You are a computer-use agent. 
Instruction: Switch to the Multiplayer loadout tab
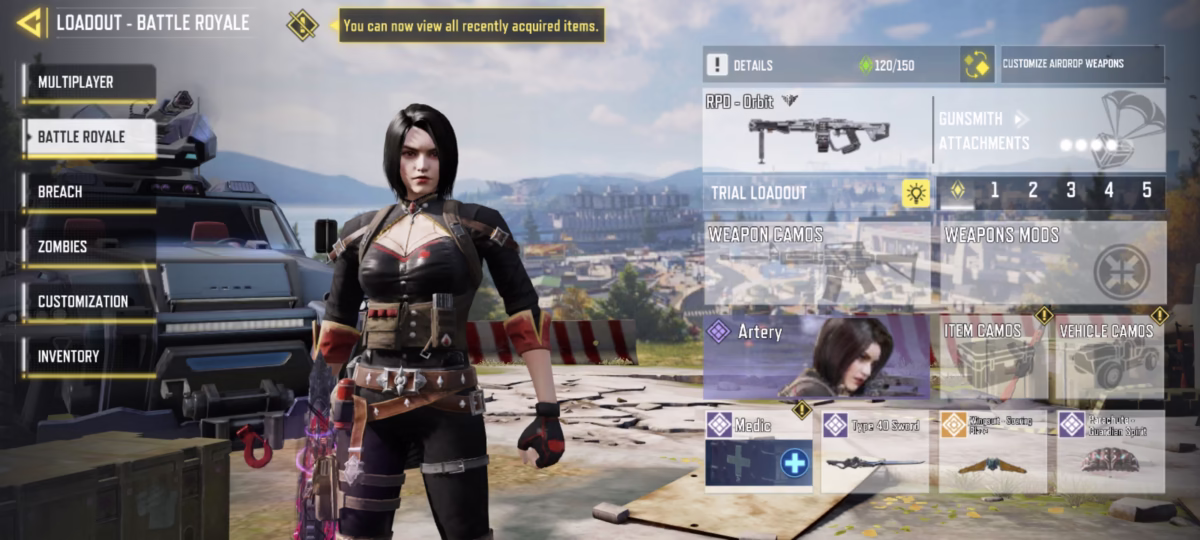[x=88, y=82]
